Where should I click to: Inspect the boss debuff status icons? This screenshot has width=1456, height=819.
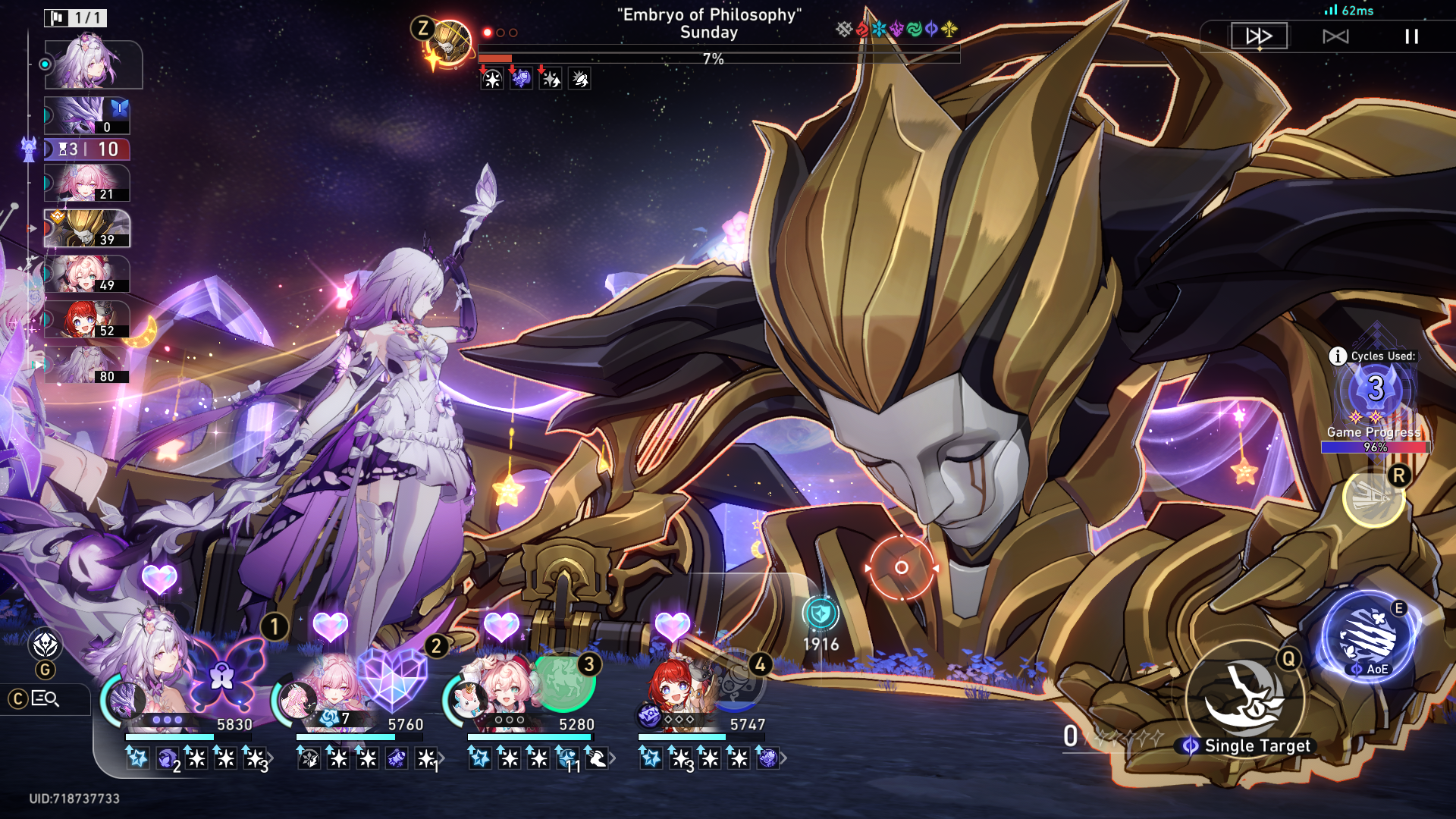535,79
